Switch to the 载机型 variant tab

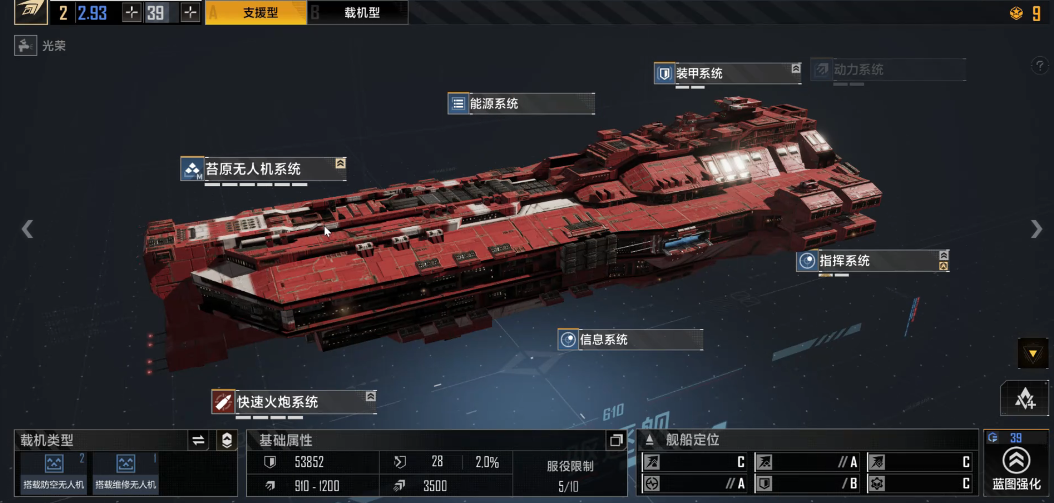click(356, 13)
